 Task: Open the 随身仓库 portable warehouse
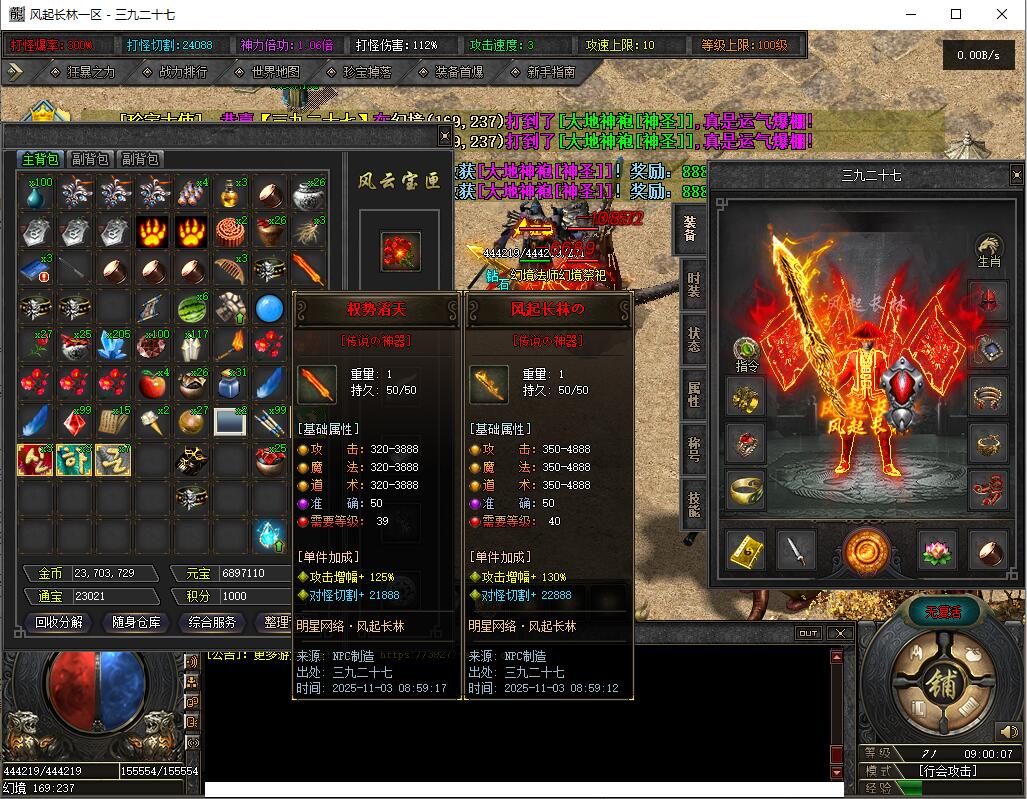click(x=136, y=622)
